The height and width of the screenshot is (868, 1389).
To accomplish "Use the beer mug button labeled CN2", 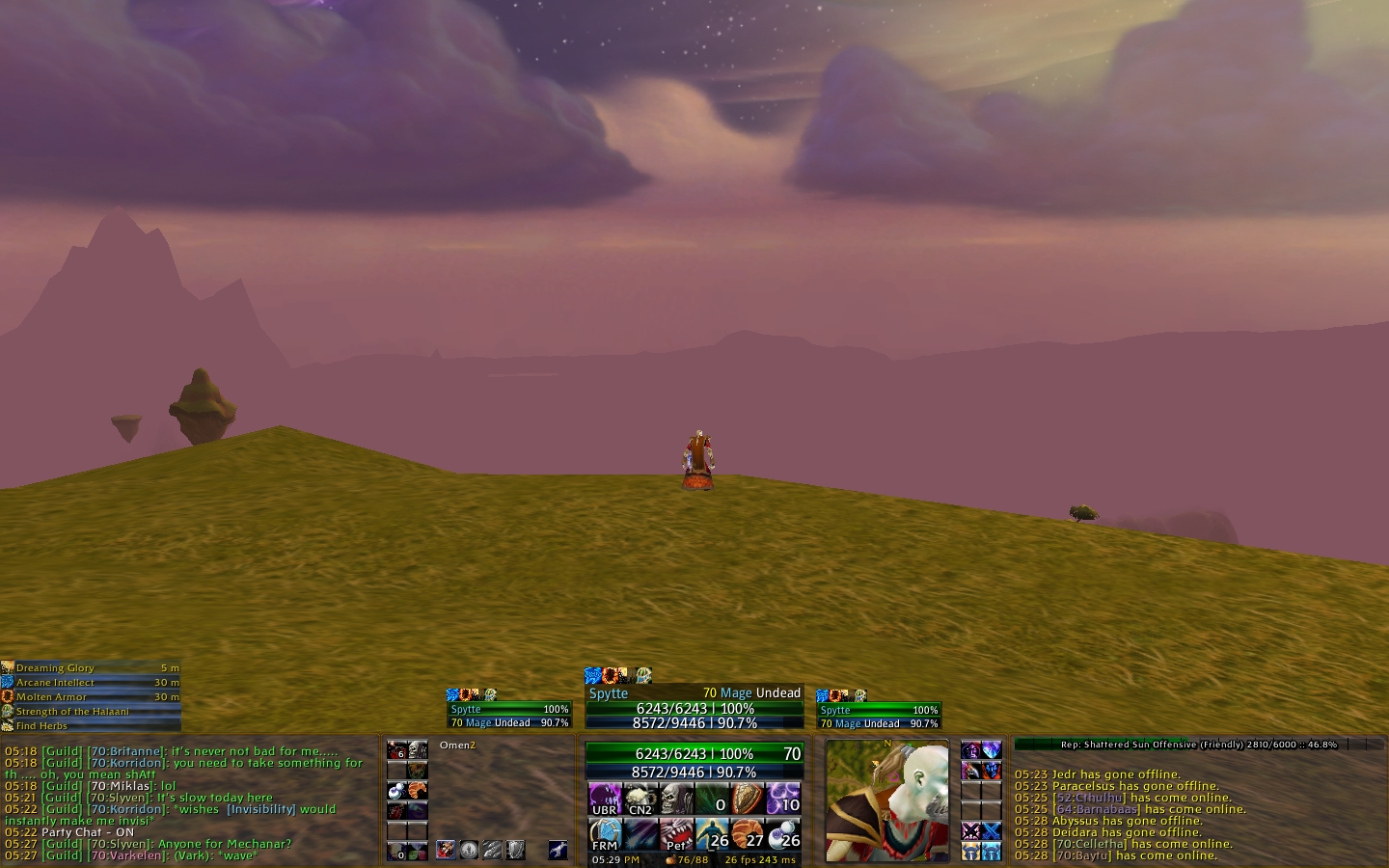I will (640, 799).
